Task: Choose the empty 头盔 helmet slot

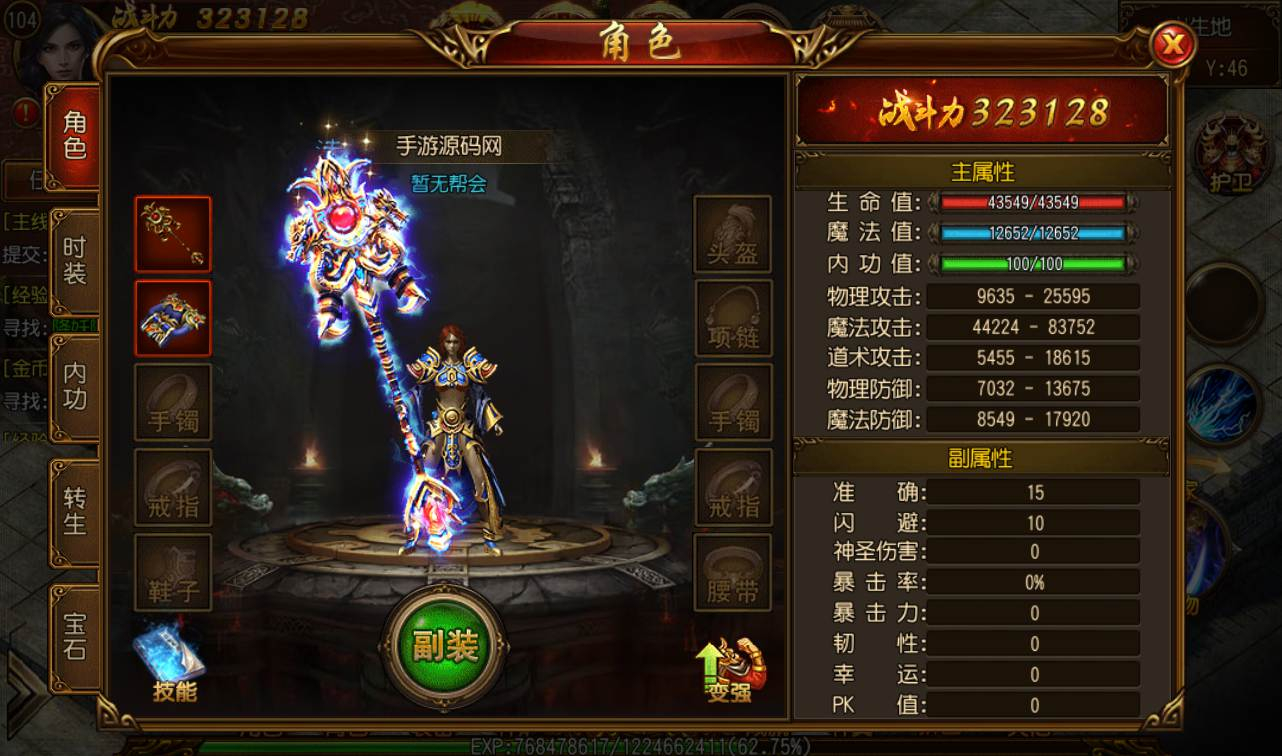Action: click(x=733, y=234)
